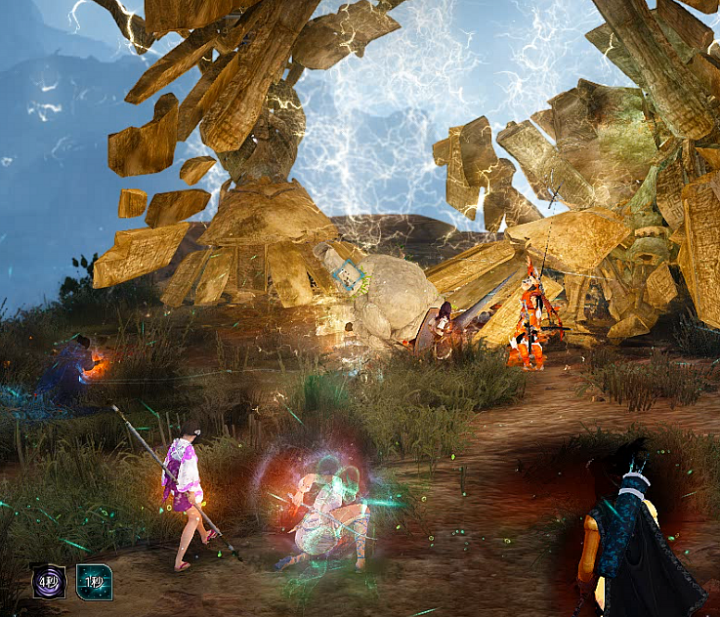Viewport: 720px width, 617px height.
Task: Click the purple swirl skill icon
Action: pos(48,581)
